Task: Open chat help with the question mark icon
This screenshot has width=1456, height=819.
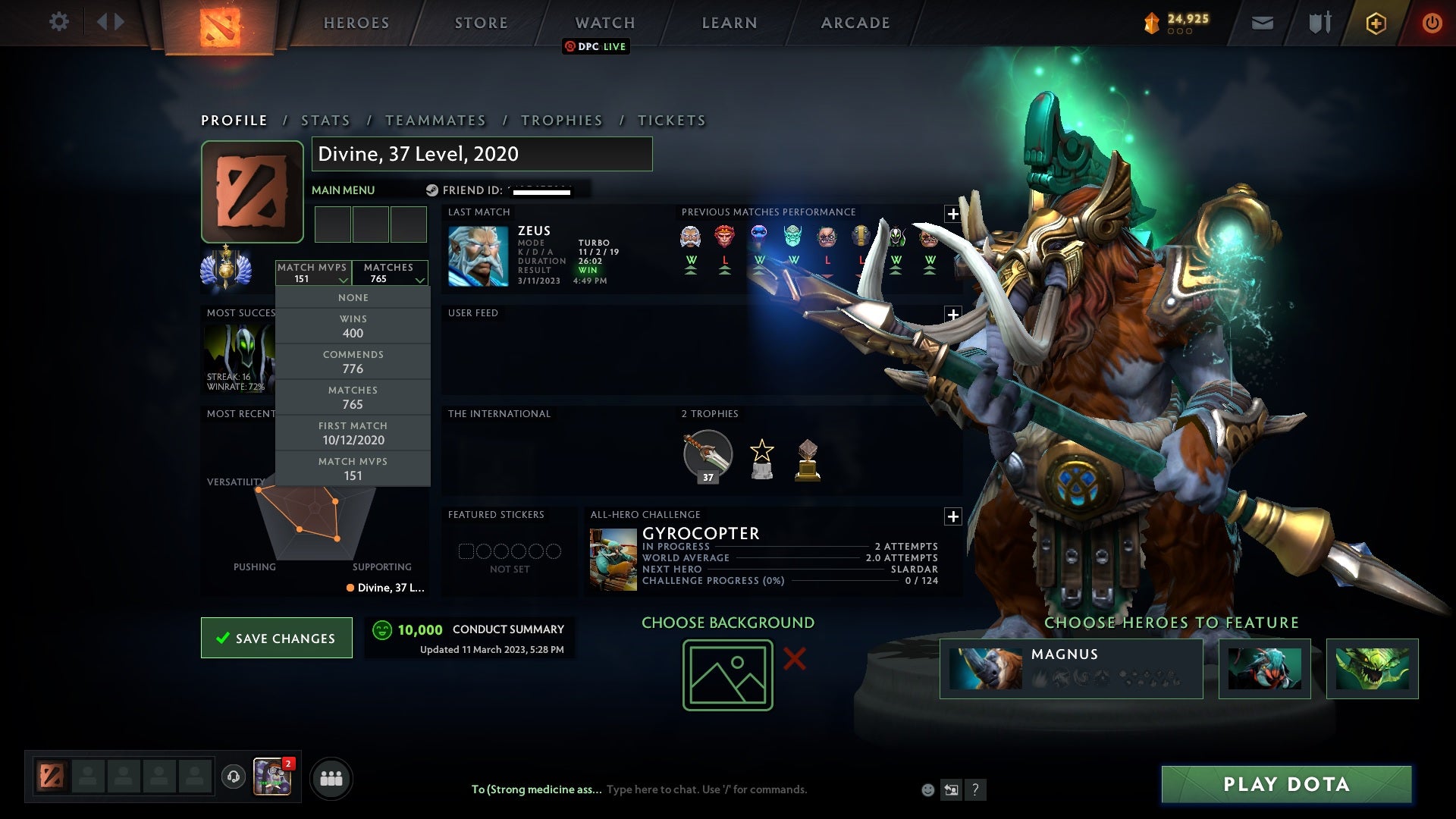Action: tap(975, 789)
